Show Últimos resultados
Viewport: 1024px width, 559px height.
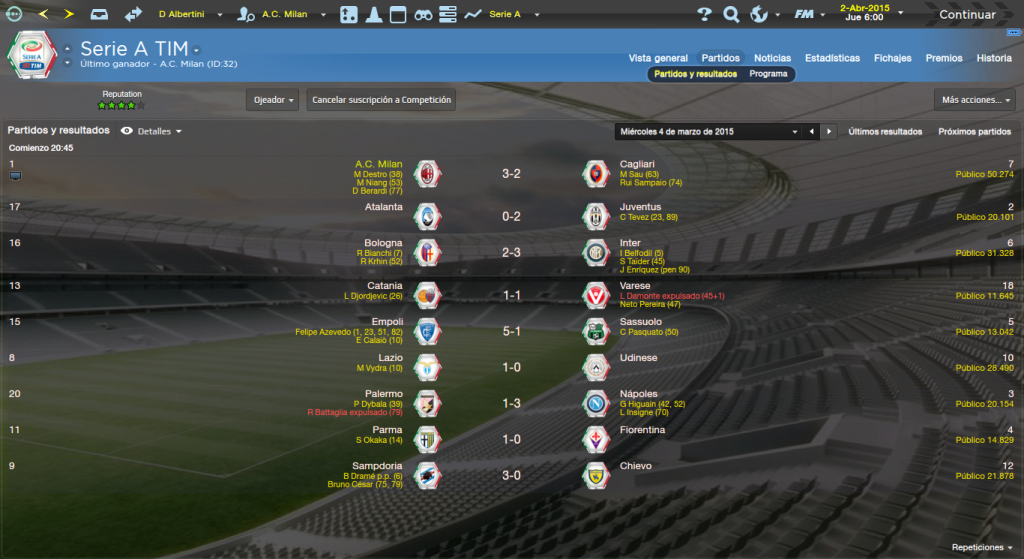pyautogui.click(x=885, y=132)
